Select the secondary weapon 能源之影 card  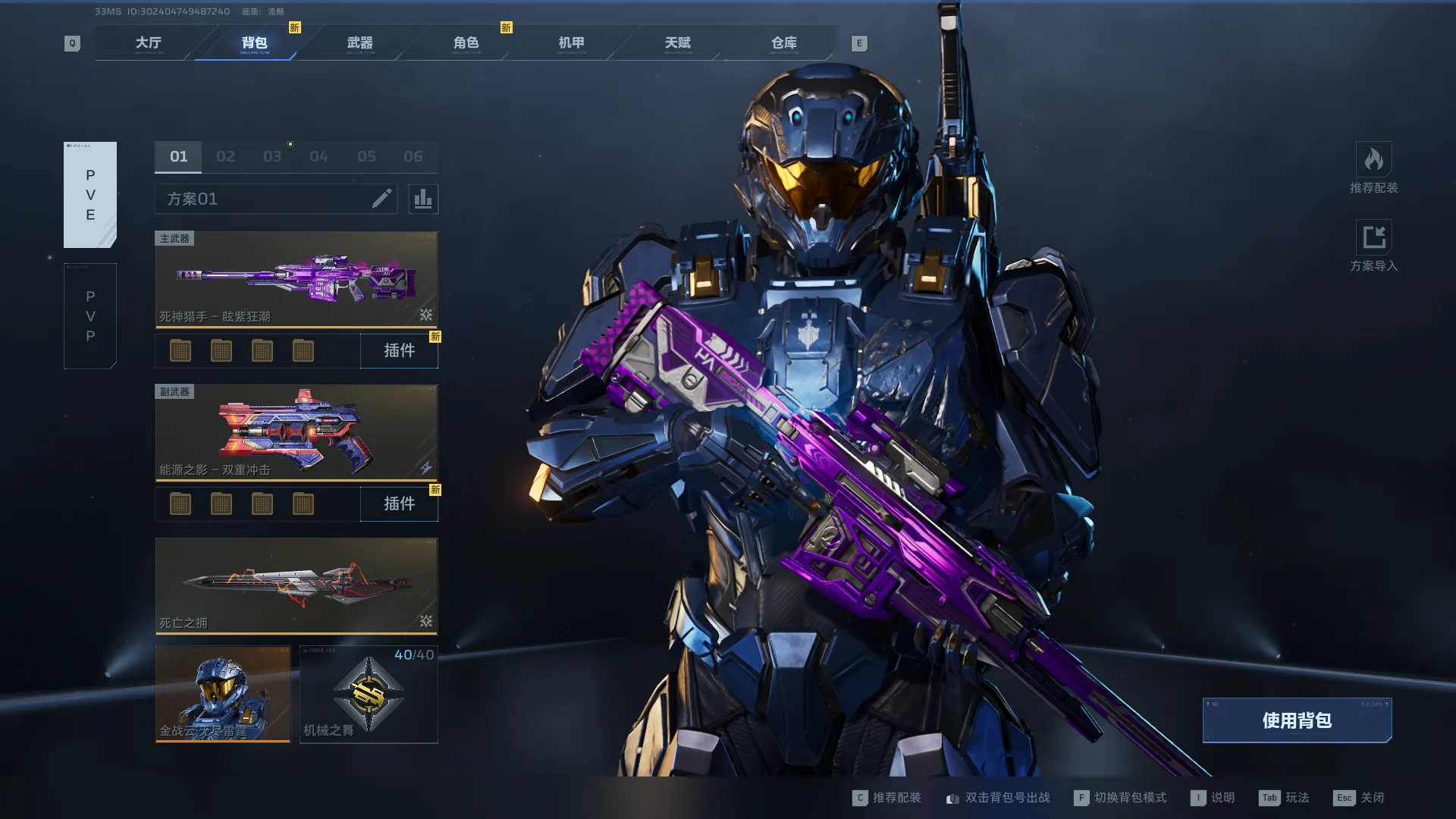pos(296,433)
